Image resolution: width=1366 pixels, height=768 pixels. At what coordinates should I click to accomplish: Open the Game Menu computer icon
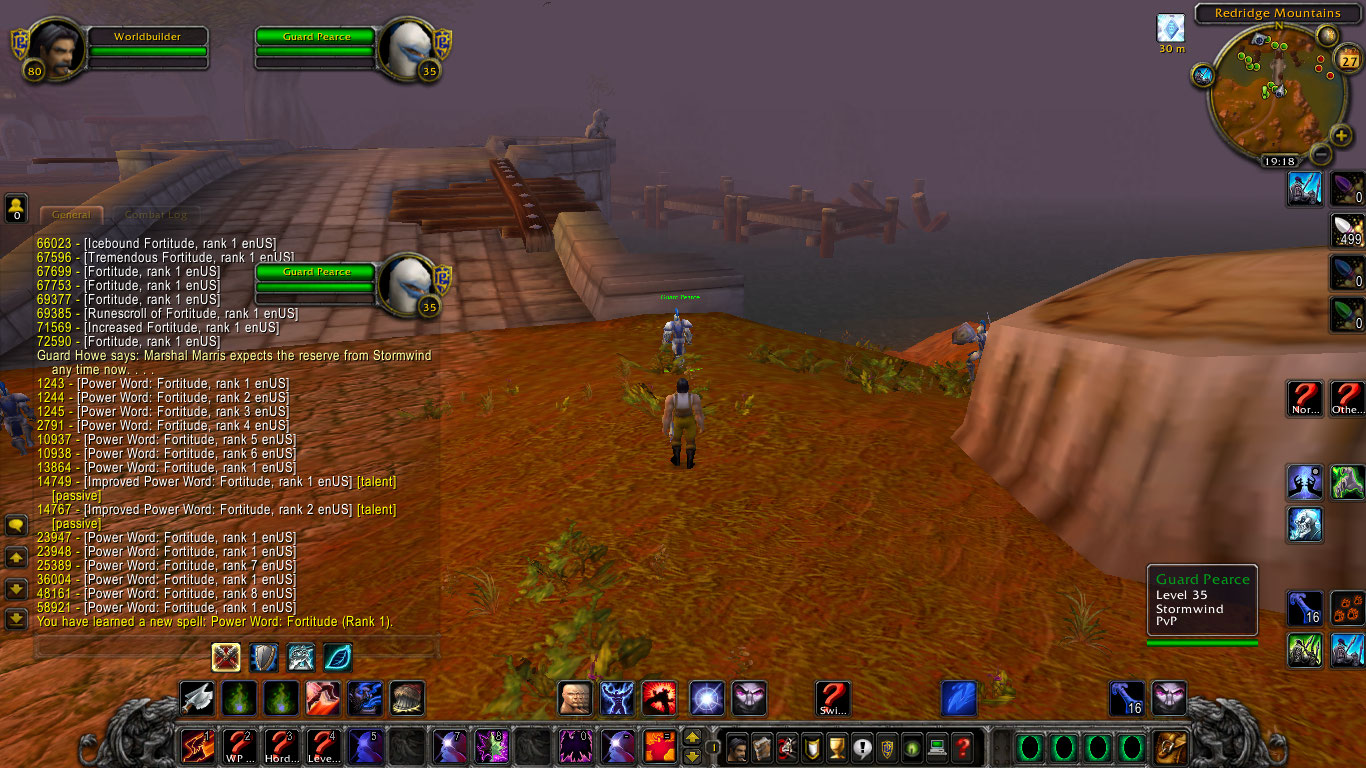click(937, 746)
